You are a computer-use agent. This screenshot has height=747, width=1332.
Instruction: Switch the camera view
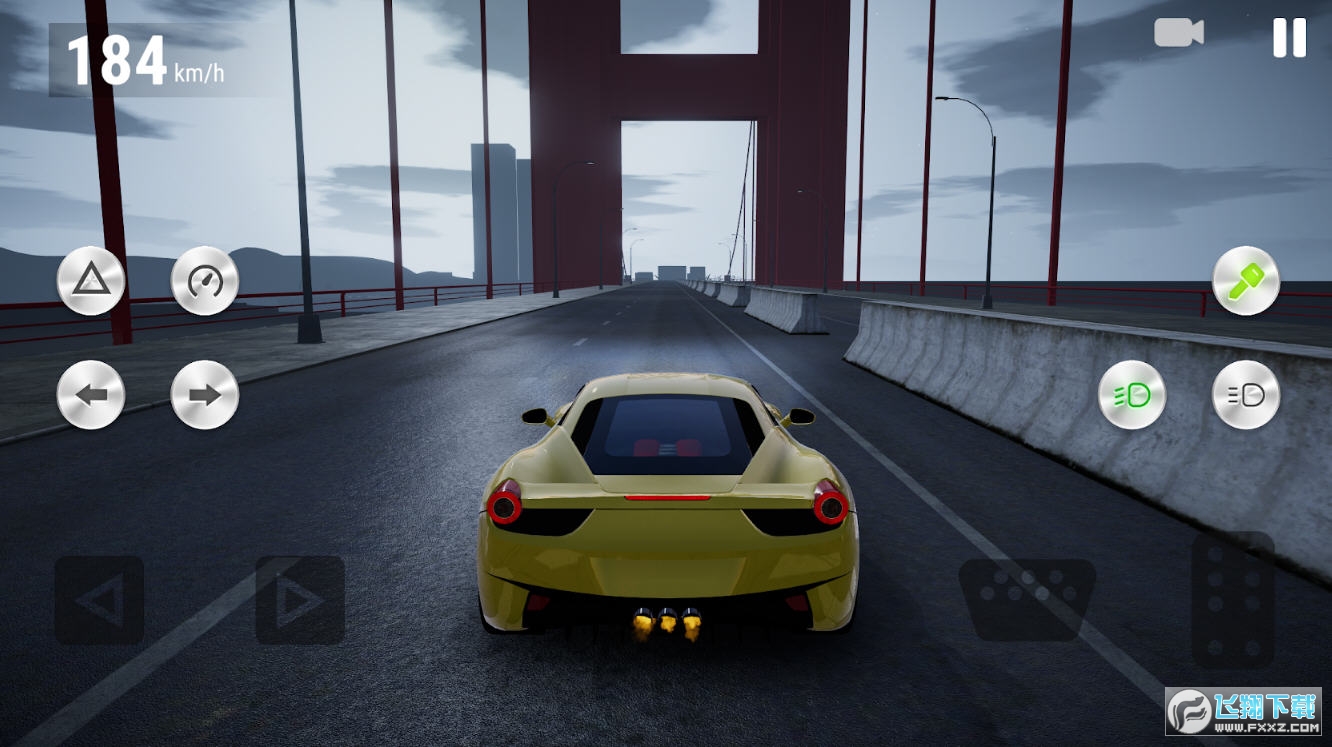(1179, 33)
